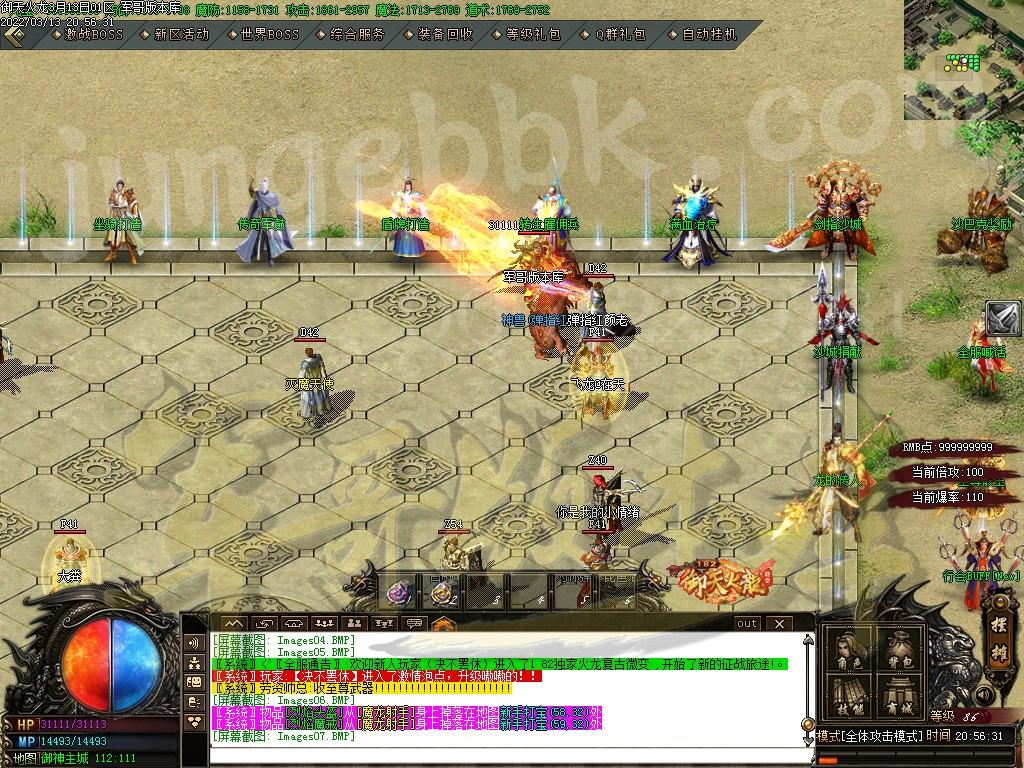
Task: Open 综合服务 from the top bar
Action: click(x=356, y=34)
